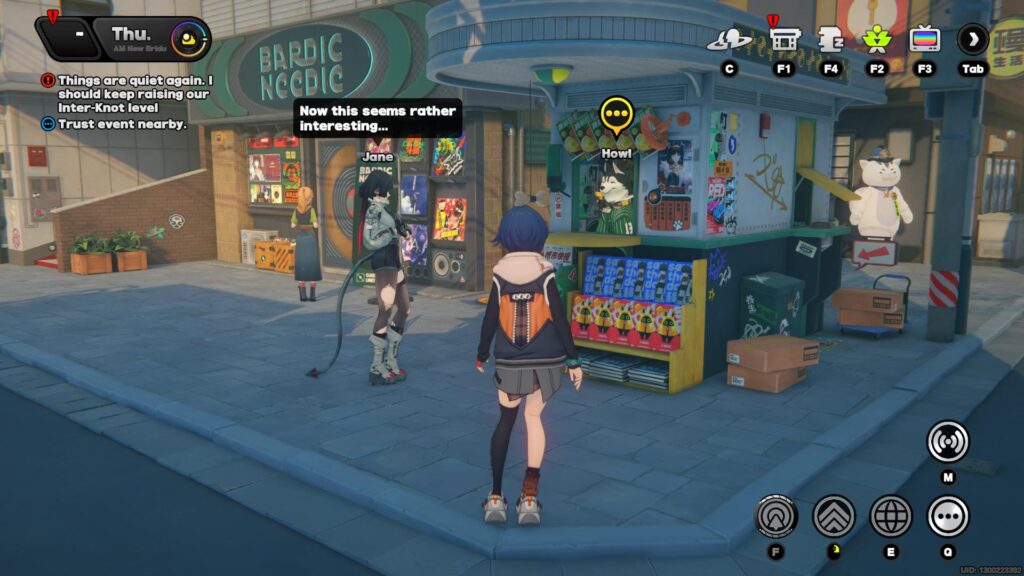Open the ringed planet icon menu
This screenshot has height=576, width=1024.
[x=729, y=41]
